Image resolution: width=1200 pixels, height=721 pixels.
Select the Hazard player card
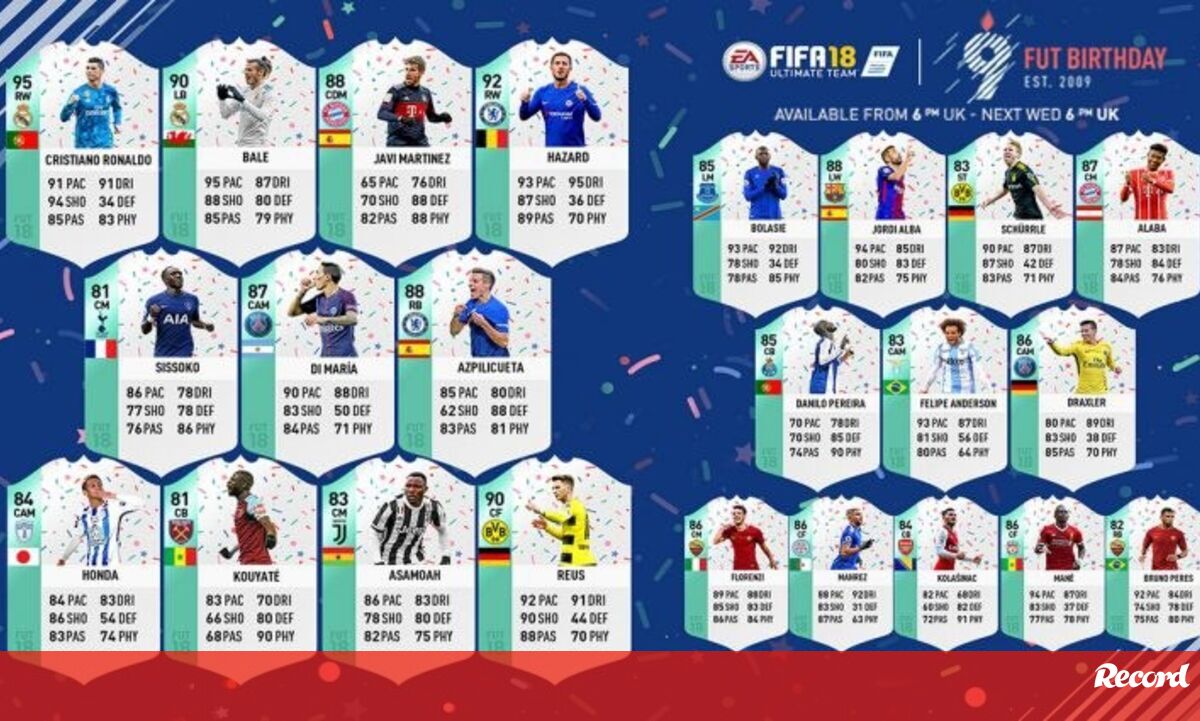(x=552, y=150)
